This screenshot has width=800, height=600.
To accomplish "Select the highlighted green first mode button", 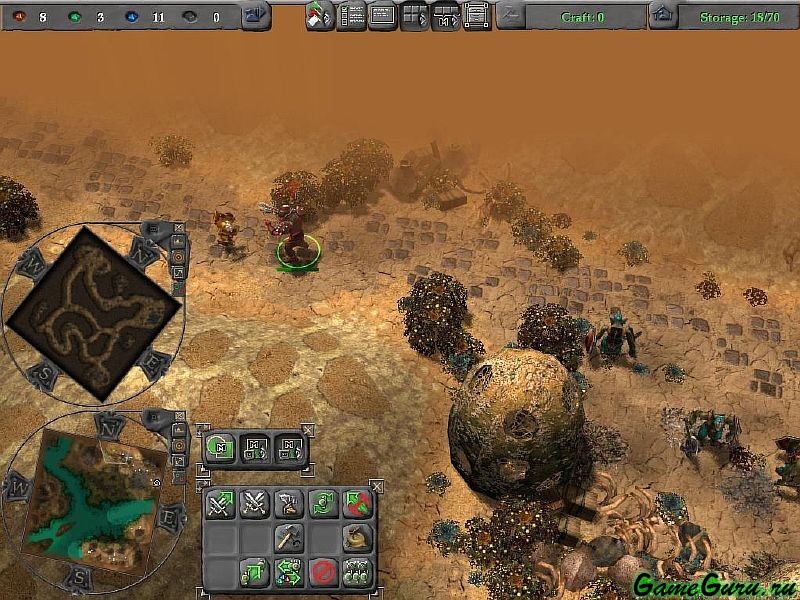I will click(220, 448).
